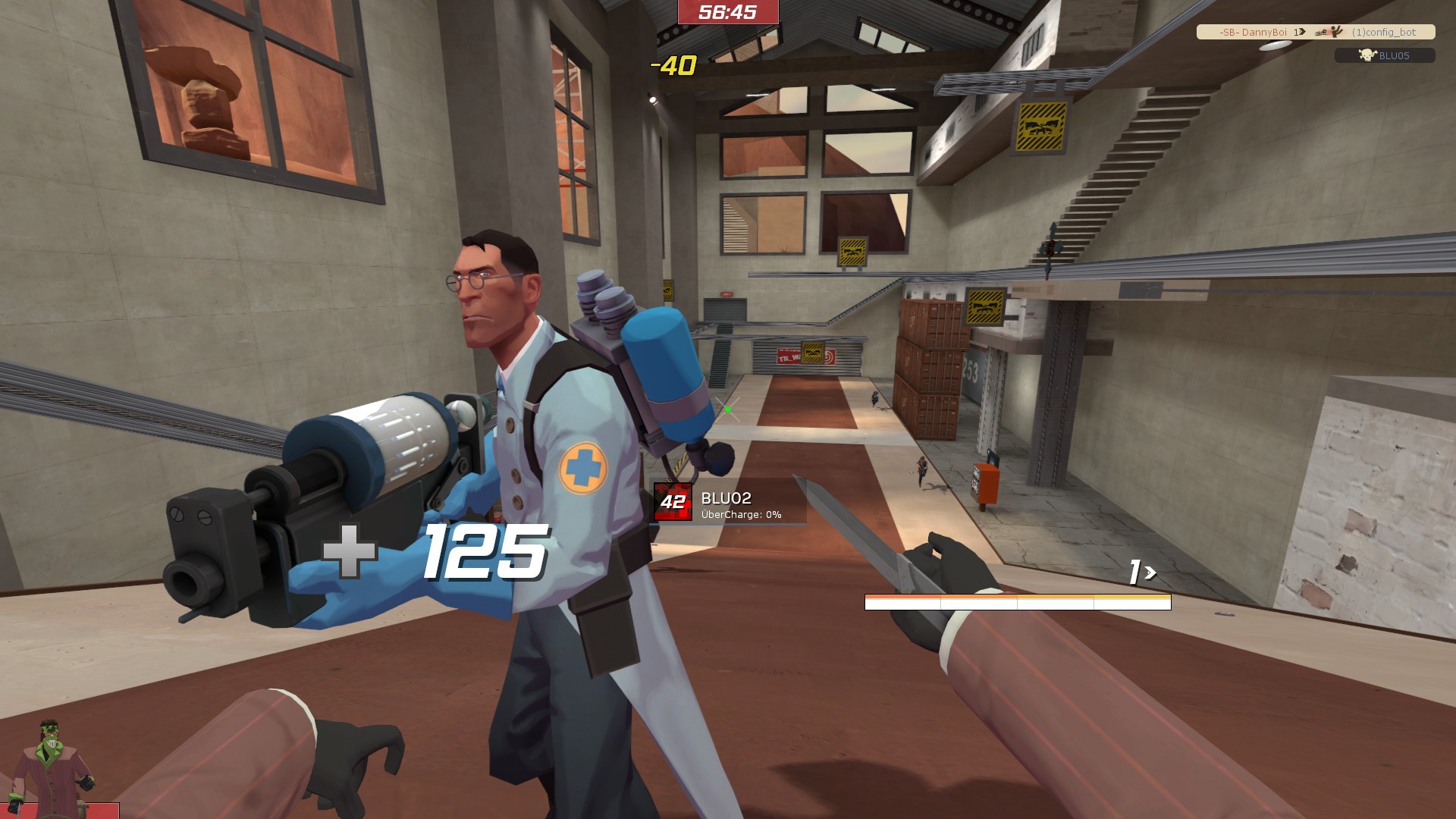Click the orange knife charge meter
The height and width of the screenshot is (819, 1456).
pyautogui.click(x=1016, y=601)
